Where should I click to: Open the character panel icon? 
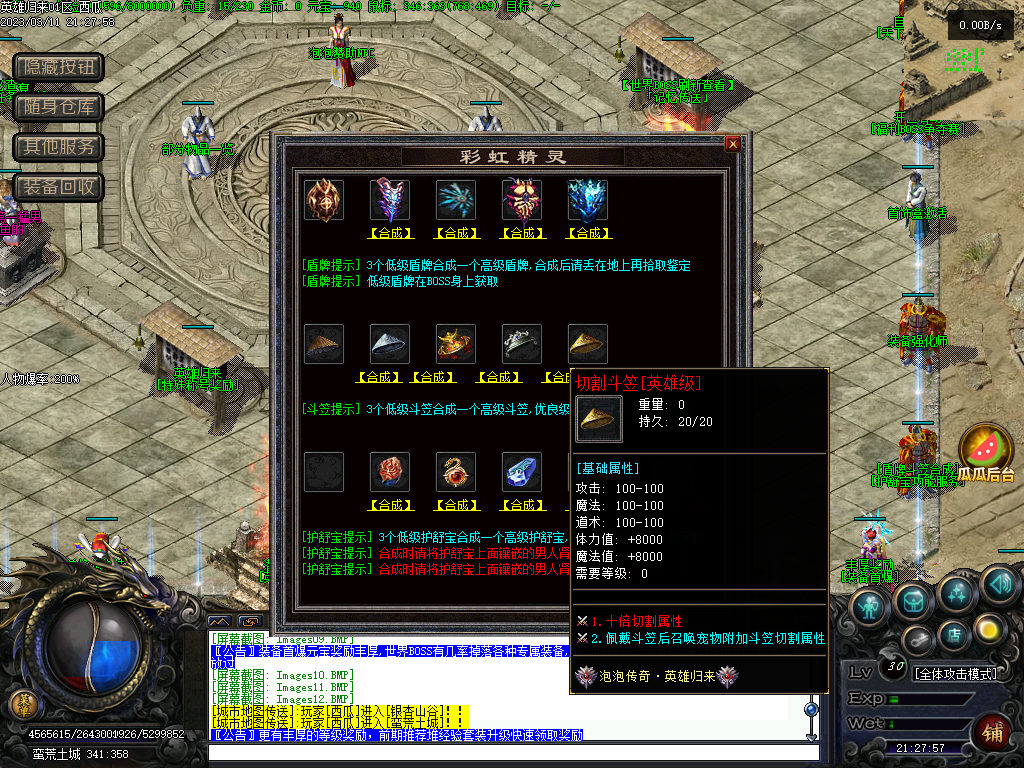point(870,606)
